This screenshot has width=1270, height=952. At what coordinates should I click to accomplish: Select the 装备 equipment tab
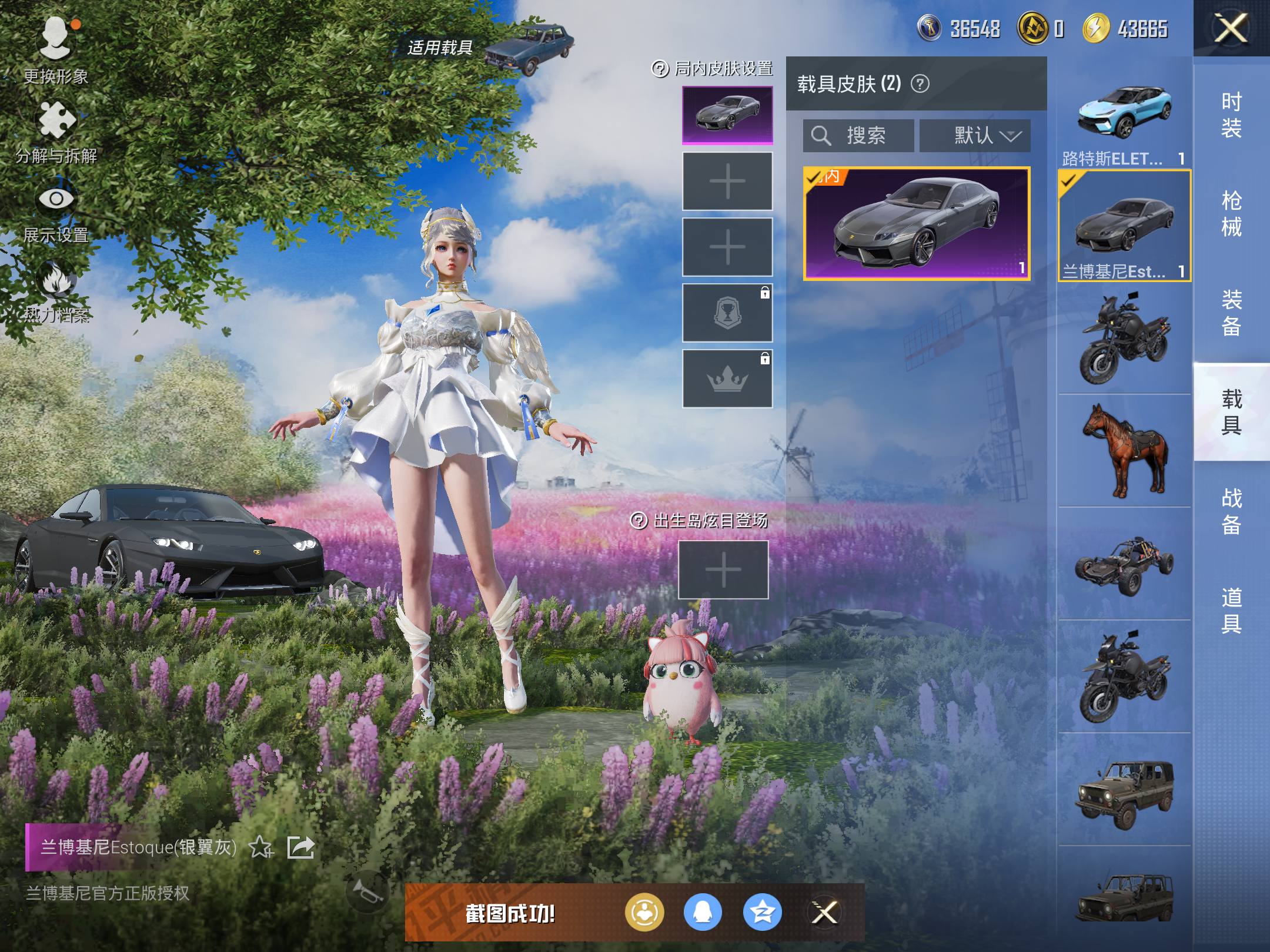pos(1231,313)
